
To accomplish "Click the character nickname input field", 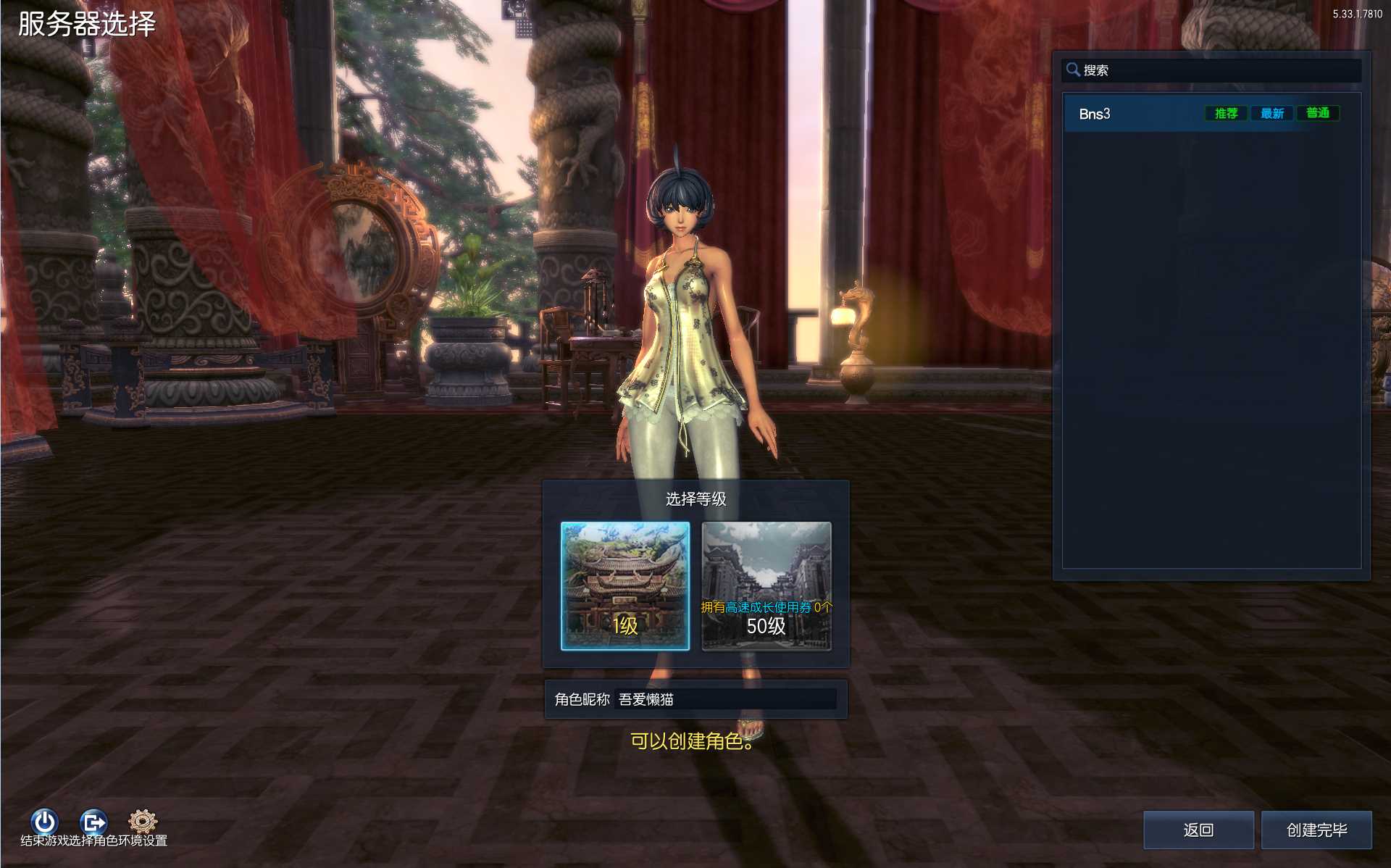I will click(x=724, y=699).
